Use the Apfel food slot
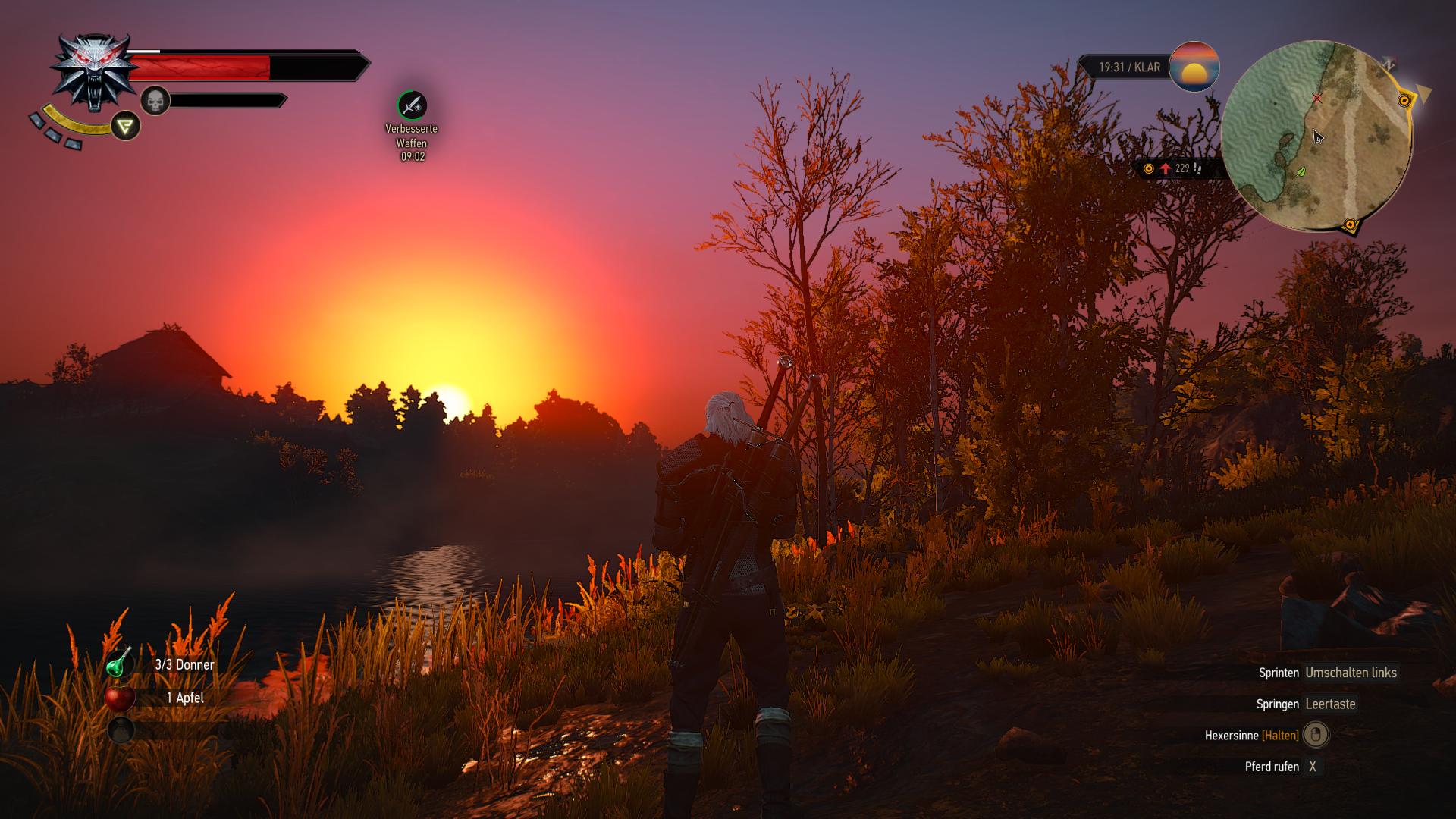The width and height of the screenshot is (1456, 819). pyautogui.click(x=120, y=698)
